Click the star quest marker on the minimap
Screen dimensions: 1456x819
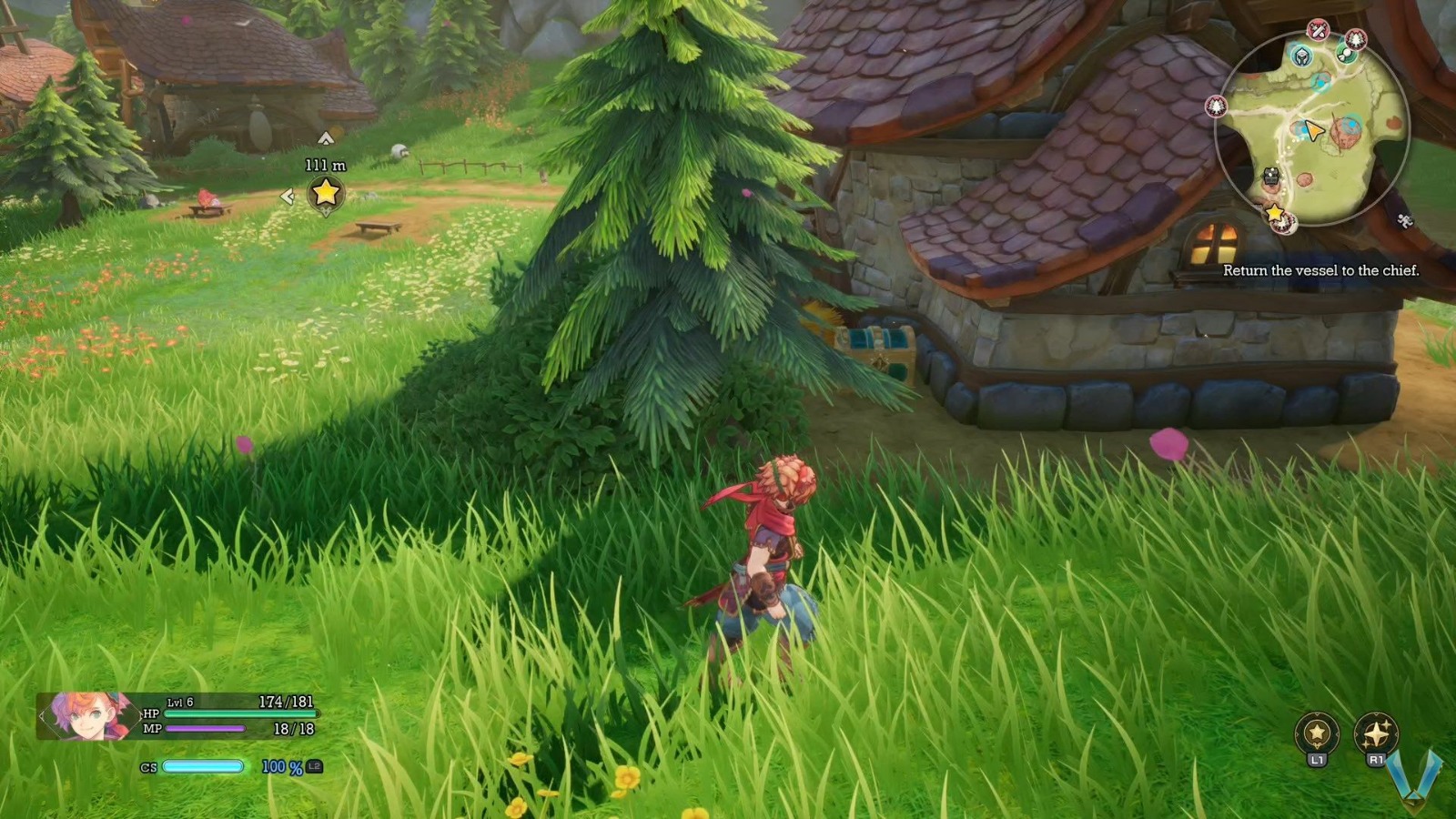(x=1273, y=215)
